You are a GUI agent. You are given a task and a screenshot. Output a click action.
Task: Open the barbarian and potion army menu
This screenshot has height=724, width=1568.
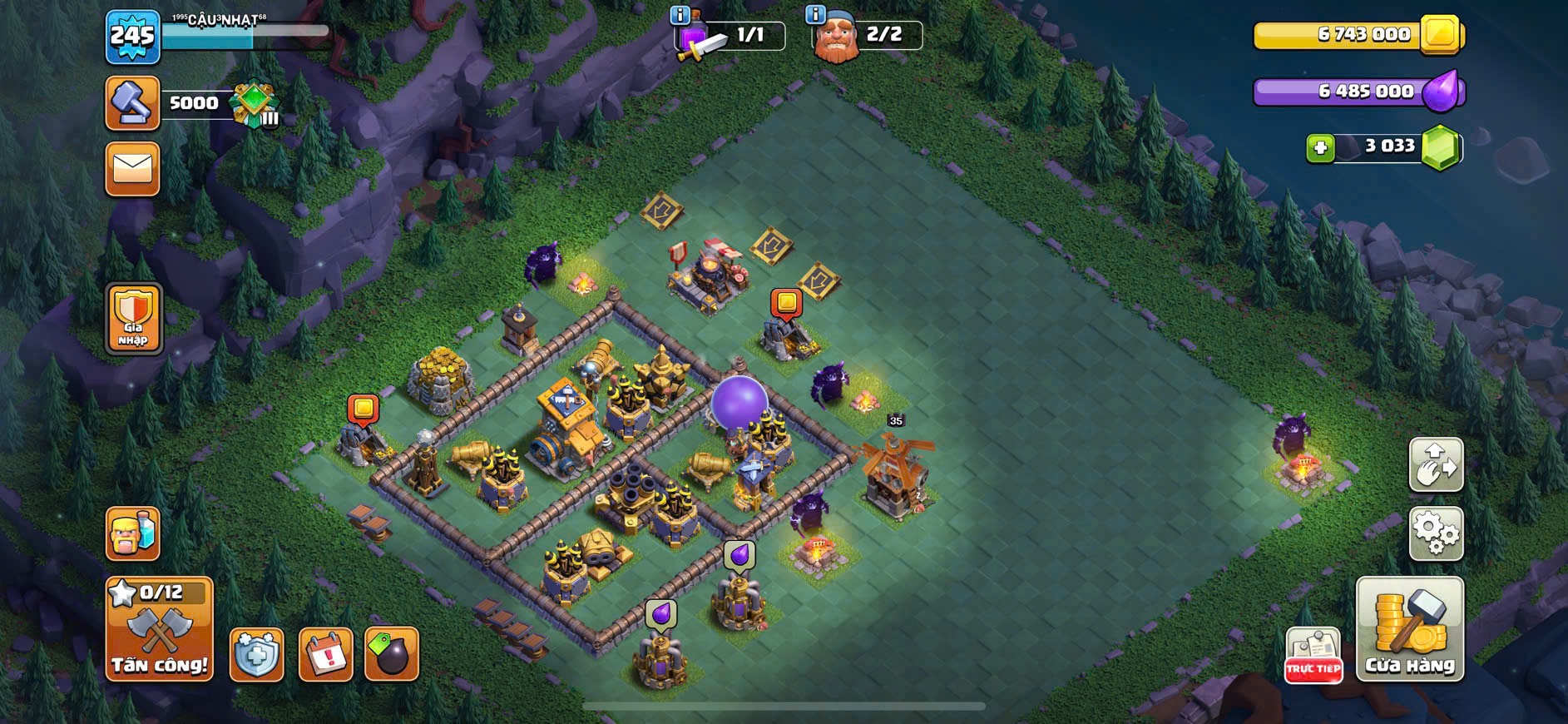[132, 533]
